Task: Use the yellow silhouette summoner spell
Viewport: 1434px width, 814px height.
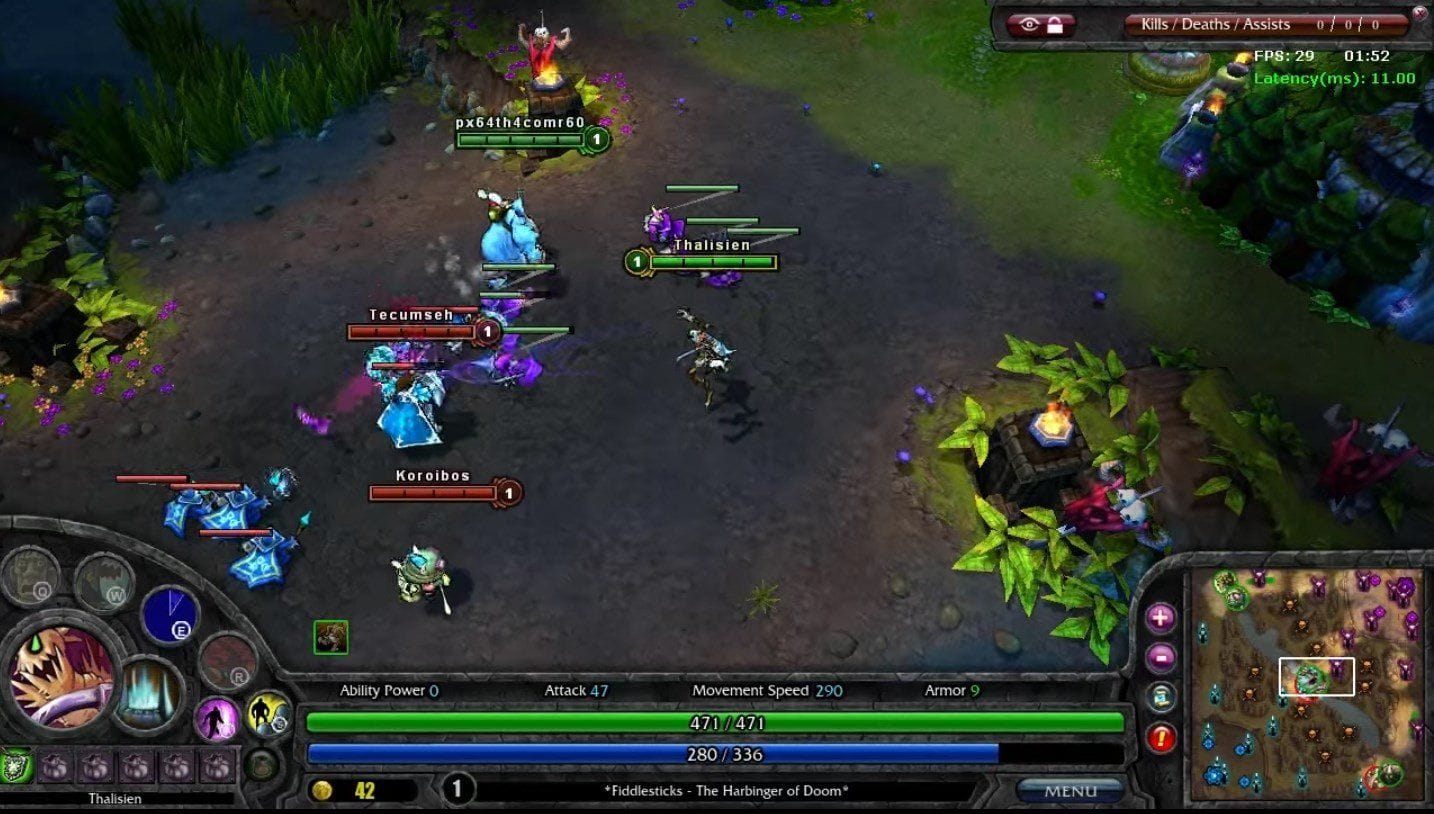Action: tap(268, 714)
